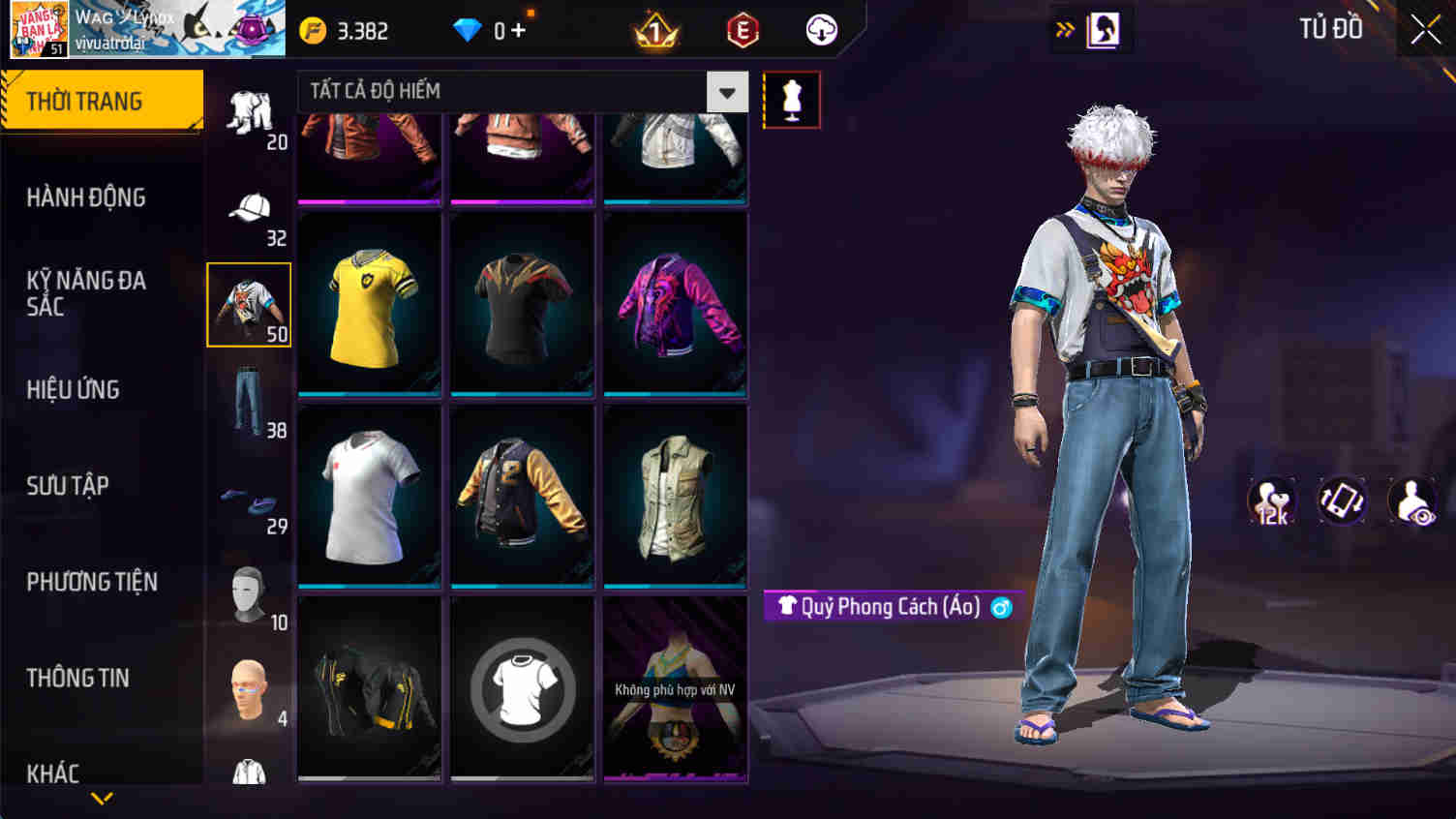Image resolution: width=1456 pixels, height=819 pixels.
Task: Click the mannequin preview icon
Action: pyautogui.click(x=791, y=98)
